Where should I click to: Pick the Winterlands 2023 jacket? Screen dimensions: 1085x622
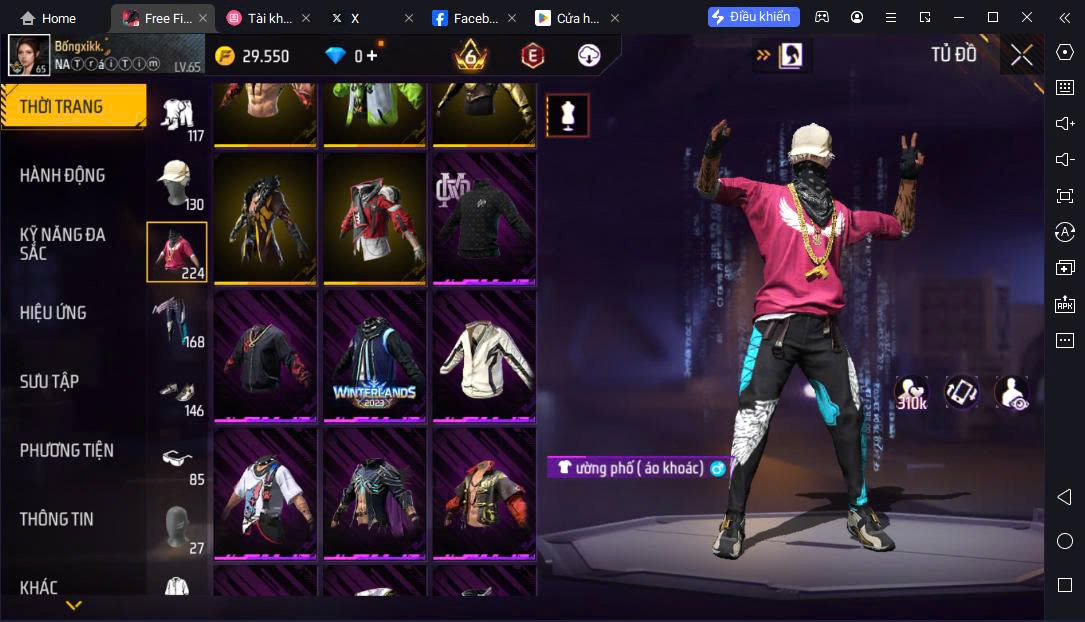374,355
